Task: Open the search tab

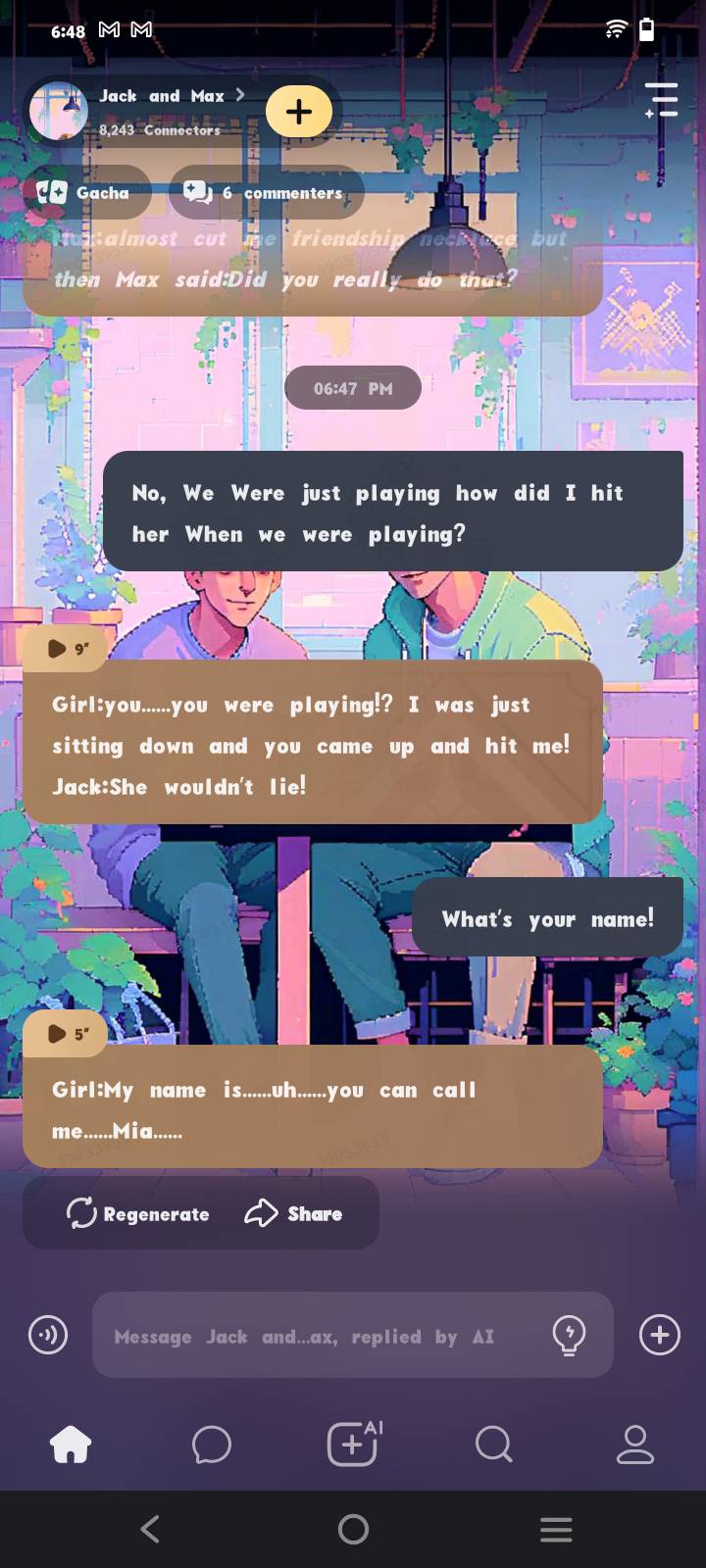Action: pyautogui.click(x=493, y=1445)
